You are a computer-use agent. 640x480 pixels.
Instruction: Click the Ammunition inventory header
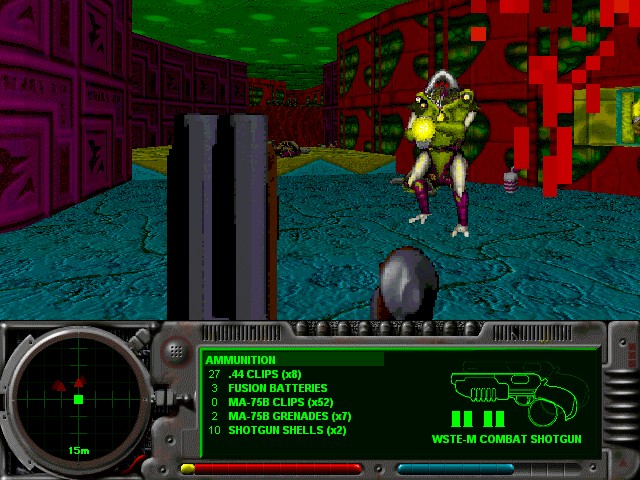coord(241,360)
